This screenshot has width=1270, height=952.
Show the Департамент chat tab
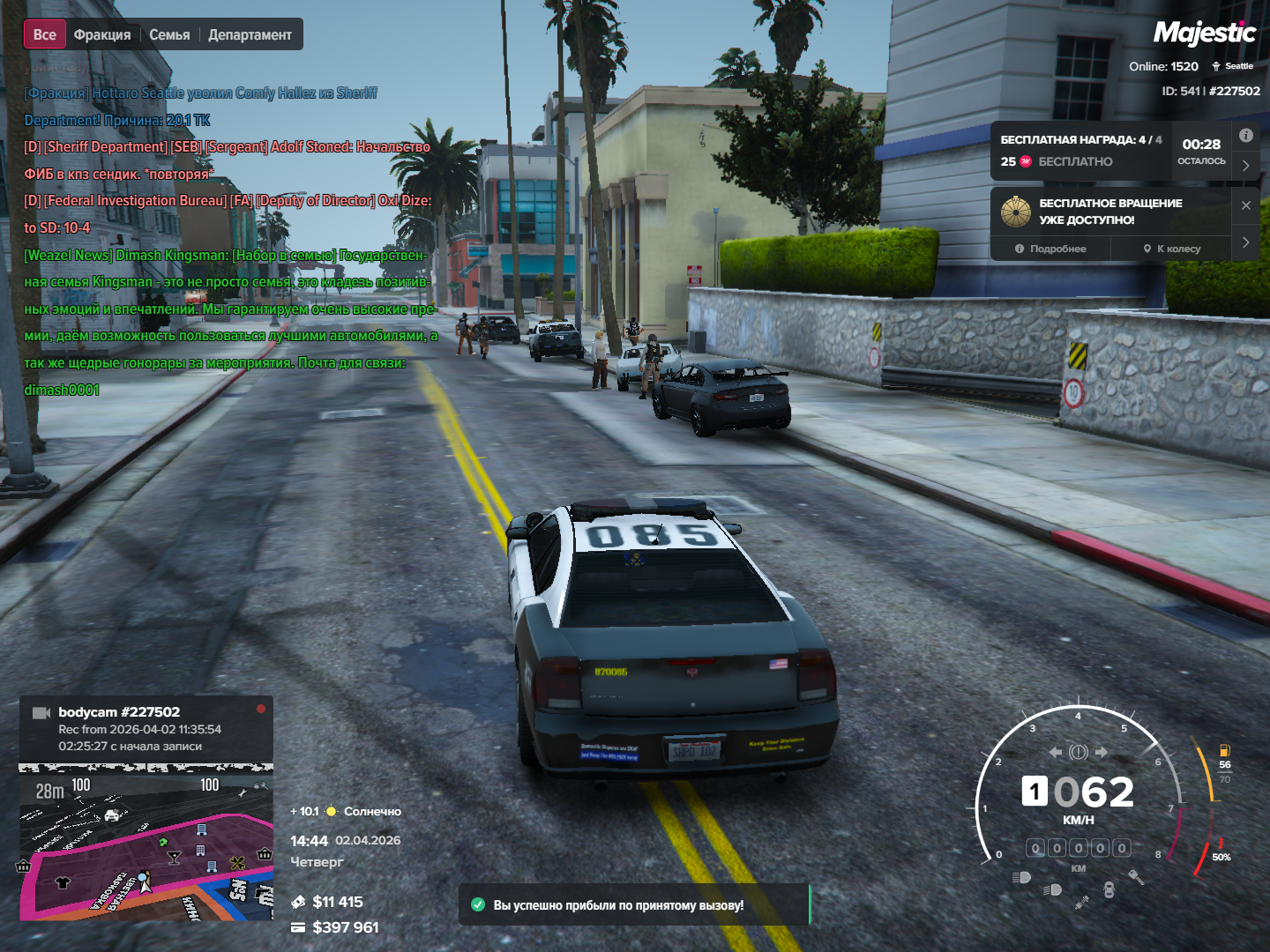click(x=250, y=34)
